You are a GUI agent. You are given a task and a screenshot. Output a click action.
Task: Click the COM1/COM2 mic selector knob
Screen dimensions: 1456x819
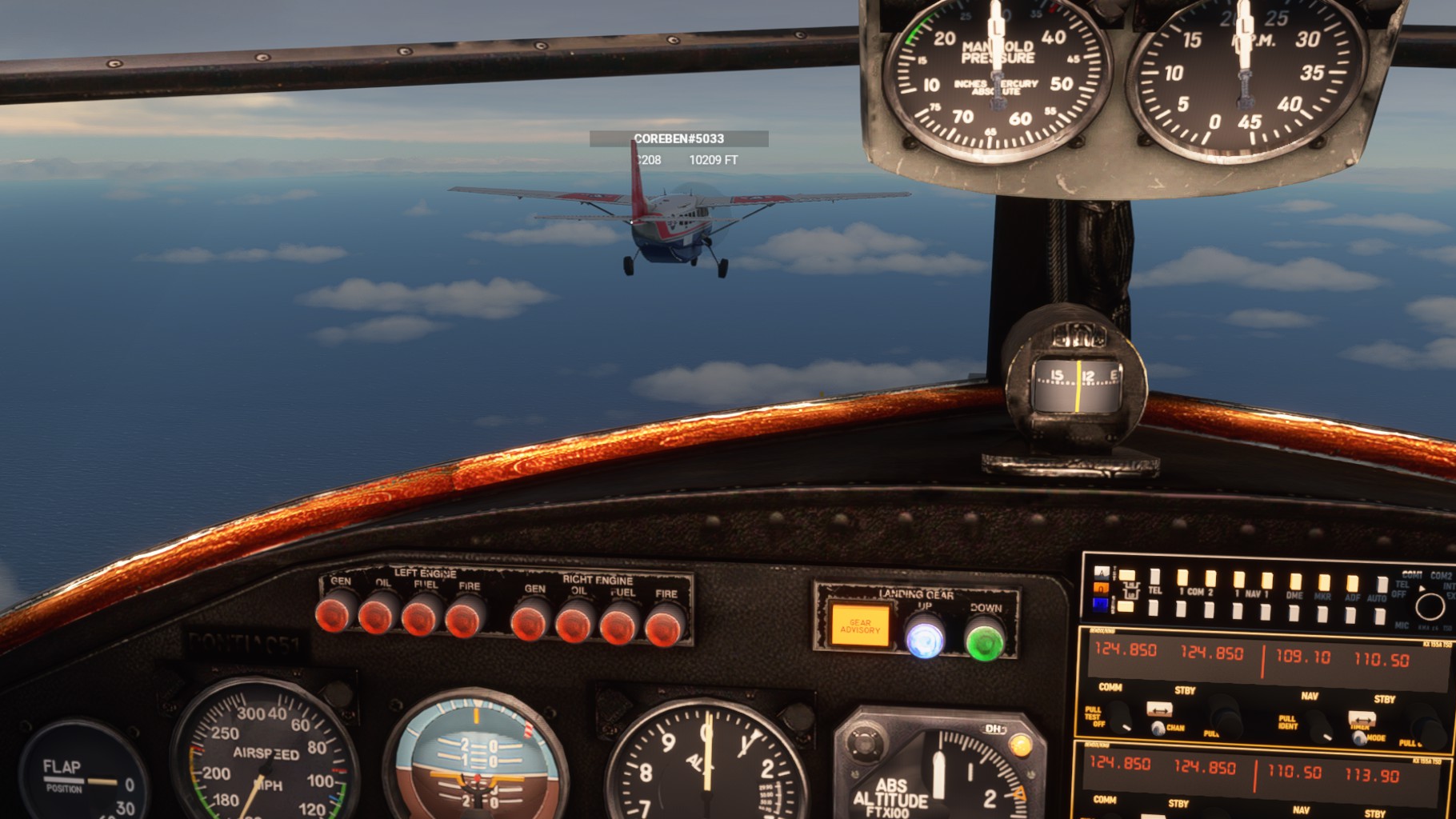click(x=1429, y=606)
